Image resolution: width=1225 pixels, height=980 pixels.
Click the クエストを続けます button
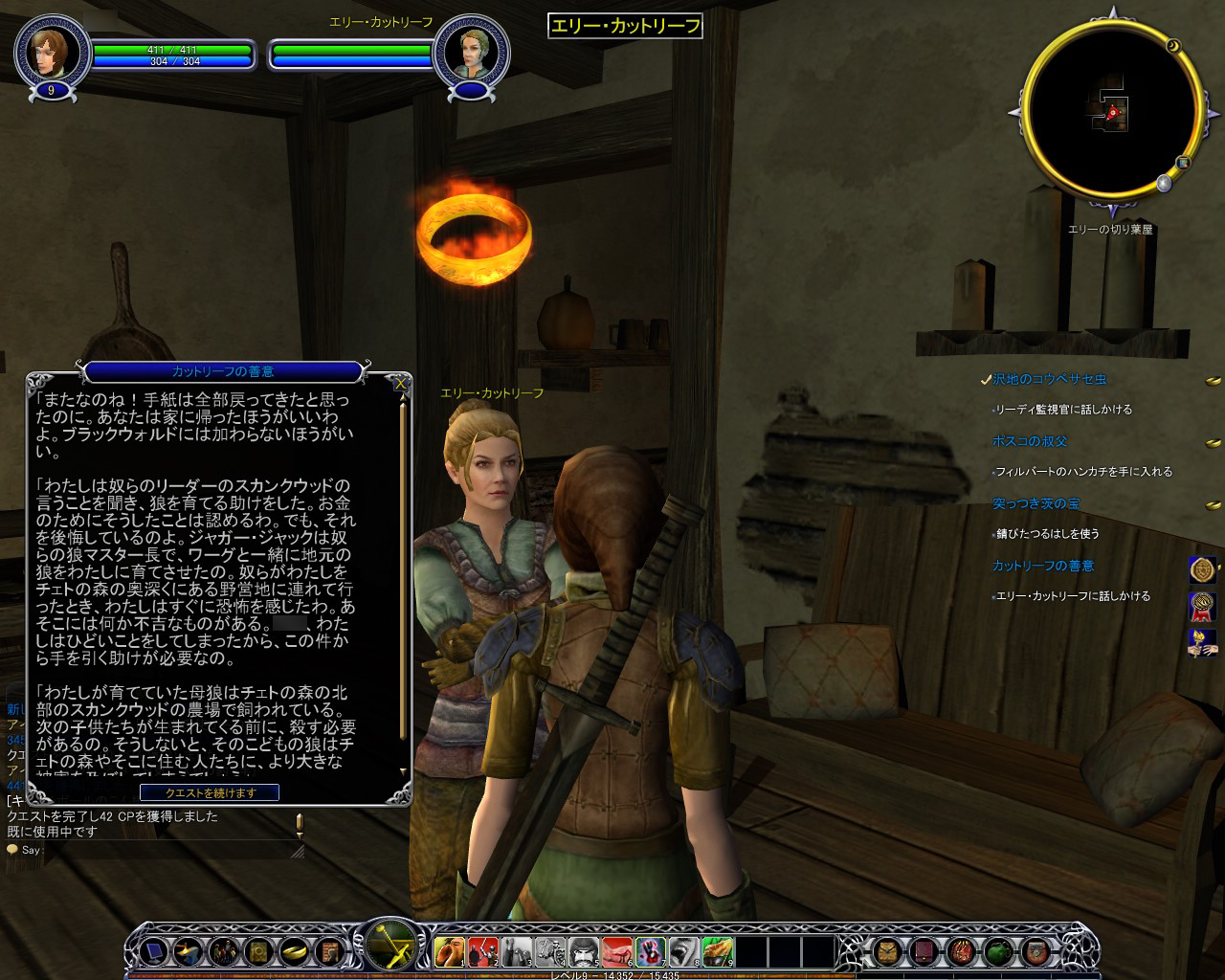[210, 792]
